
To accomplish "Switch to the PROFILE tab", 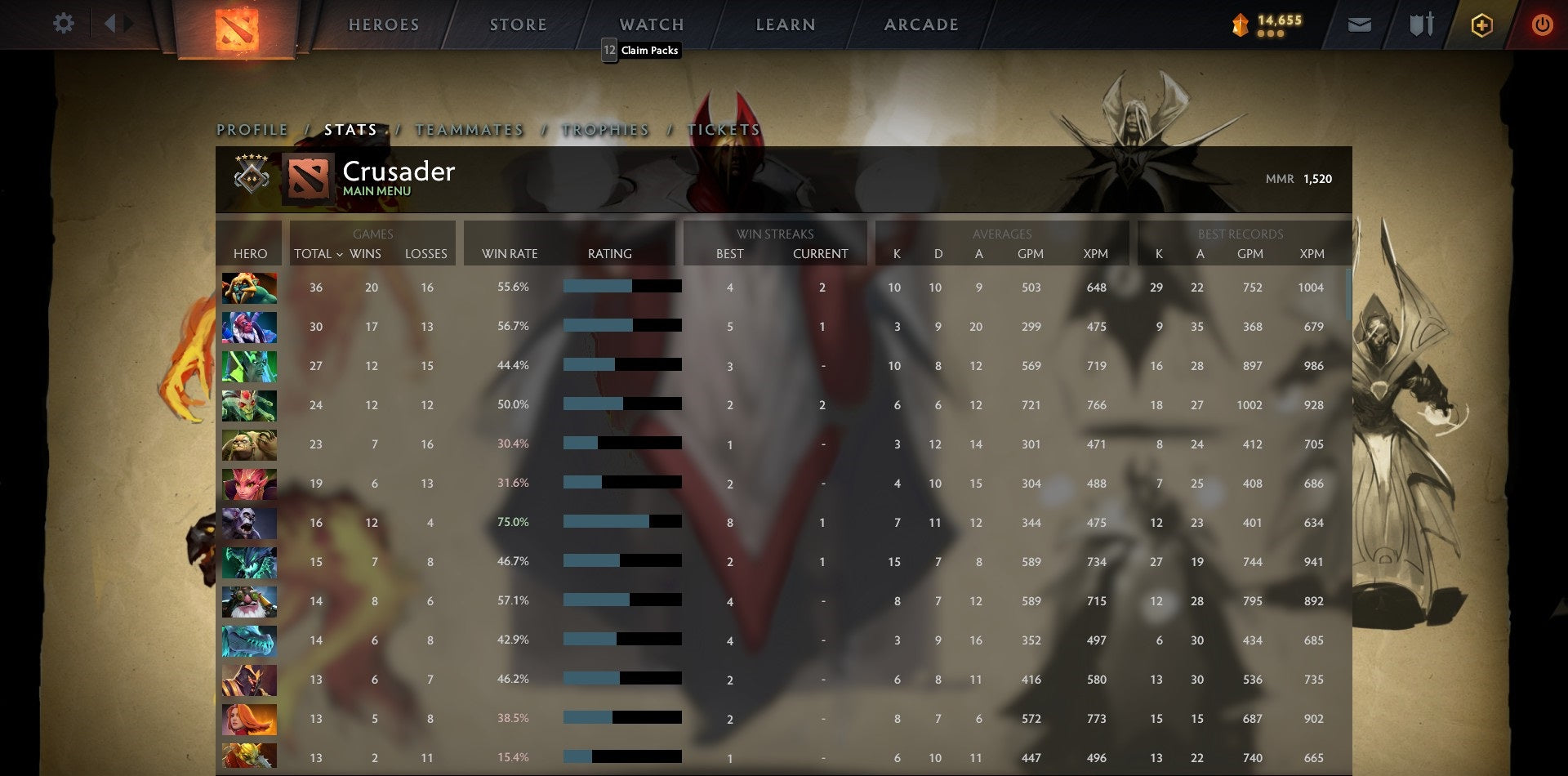I will pos(251,129).
